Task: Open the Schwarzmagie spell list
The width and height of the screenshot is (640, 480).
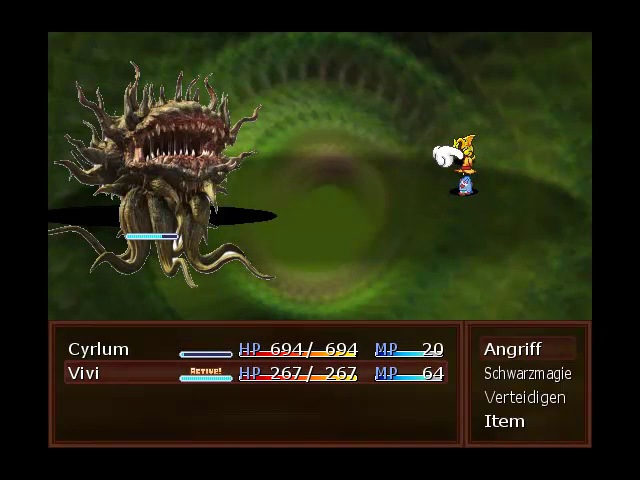Action: [x=527, y=373]
